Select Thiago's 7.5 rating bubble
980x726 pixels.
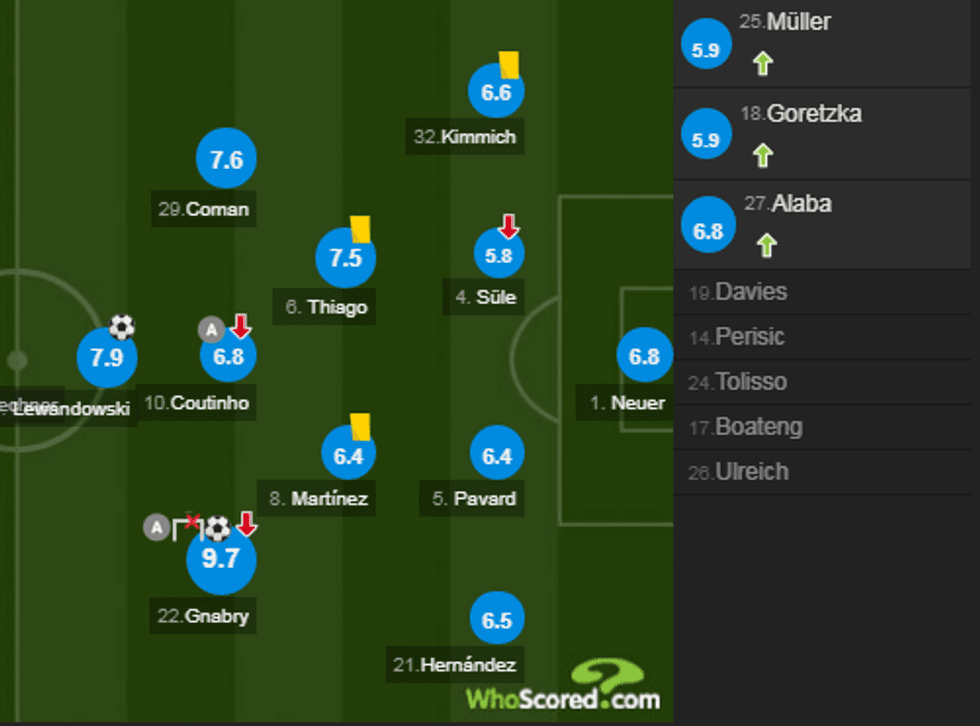(x=345, y=258)
